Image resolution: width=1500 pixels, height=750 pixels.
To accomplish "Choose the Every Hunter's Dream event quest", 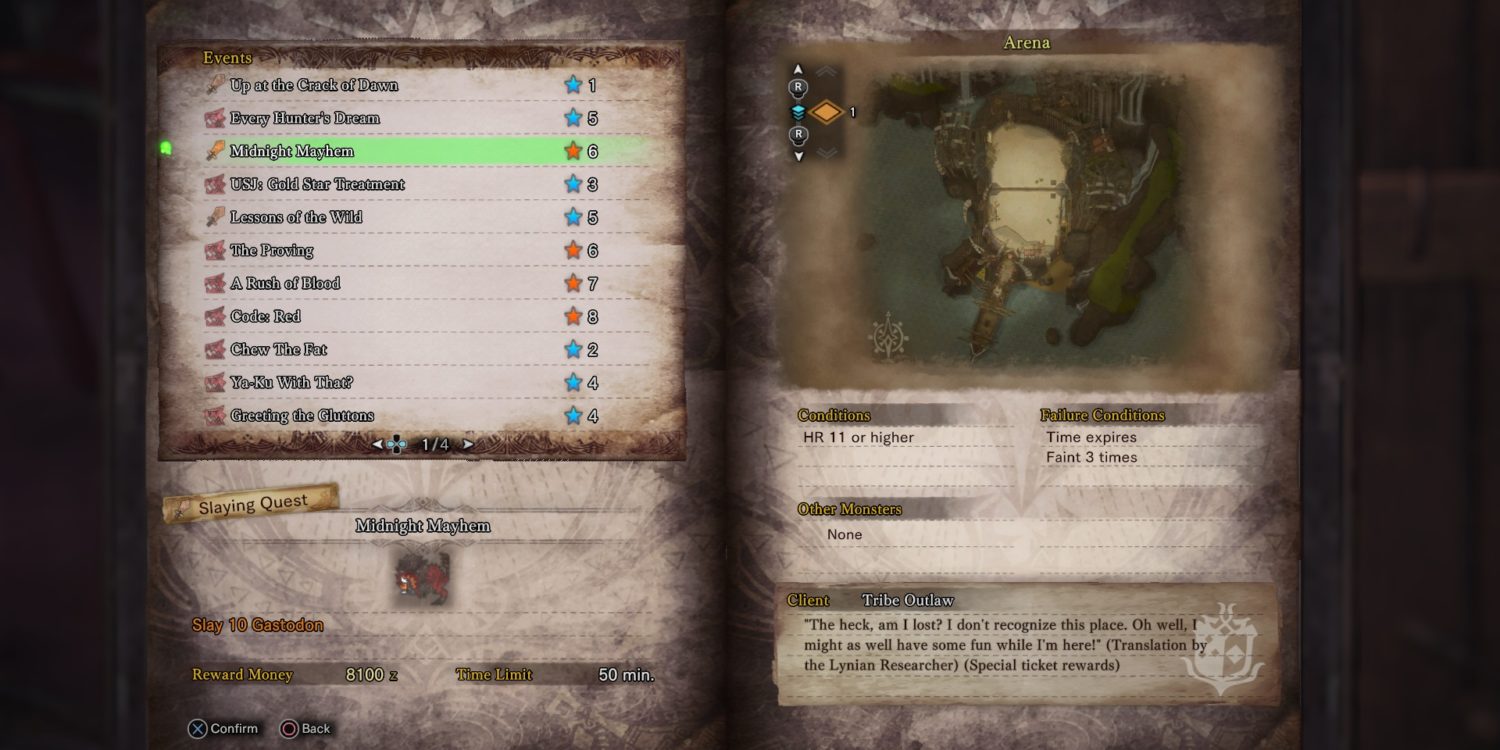I will tap(305, 119).
